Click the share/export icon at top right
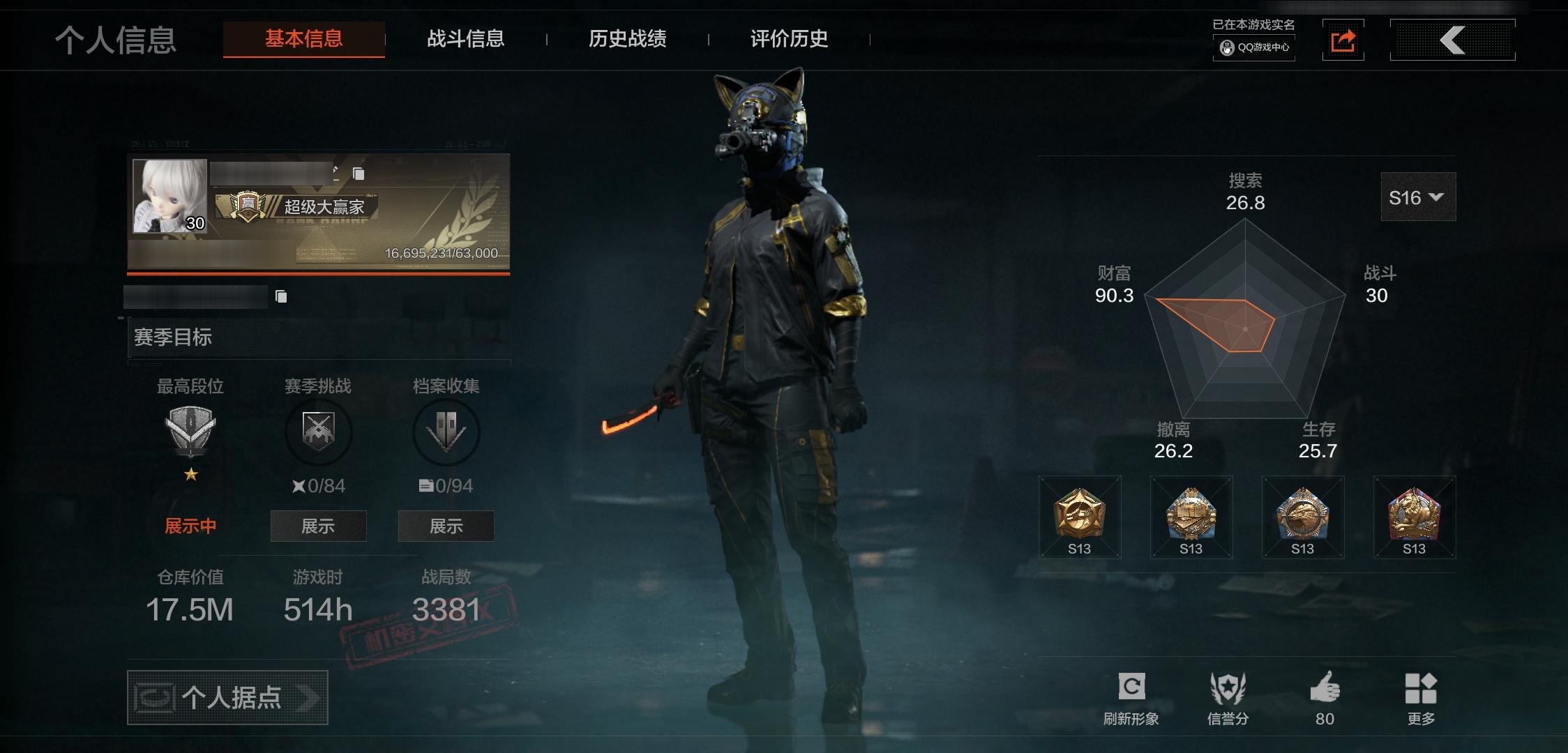Image resolution: width=1568 pixels, height=753 pixels. tap(1343, 40)
